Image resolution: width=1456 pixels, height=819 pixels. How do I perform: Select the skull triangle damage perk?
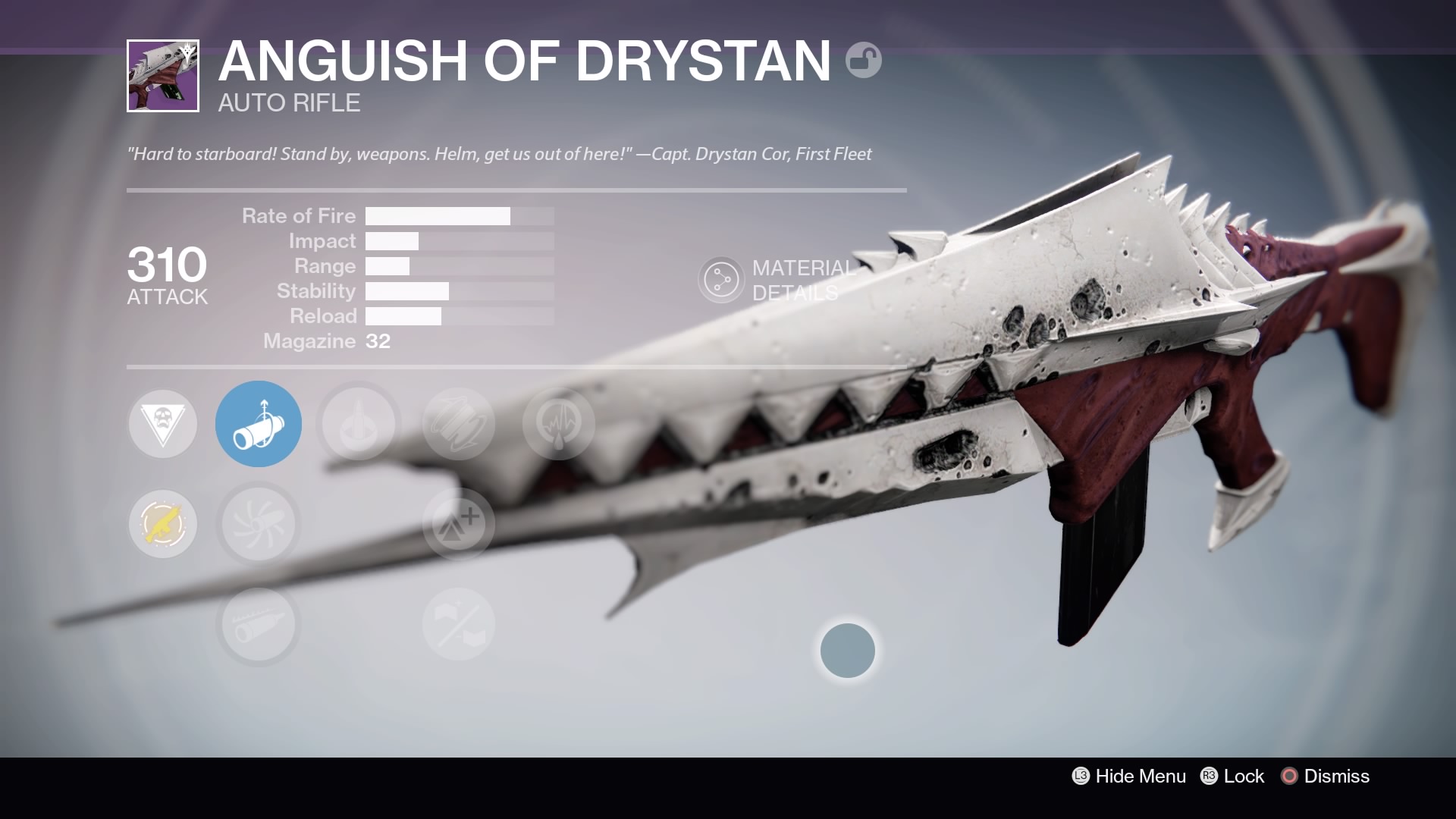[x=163, y=424]
